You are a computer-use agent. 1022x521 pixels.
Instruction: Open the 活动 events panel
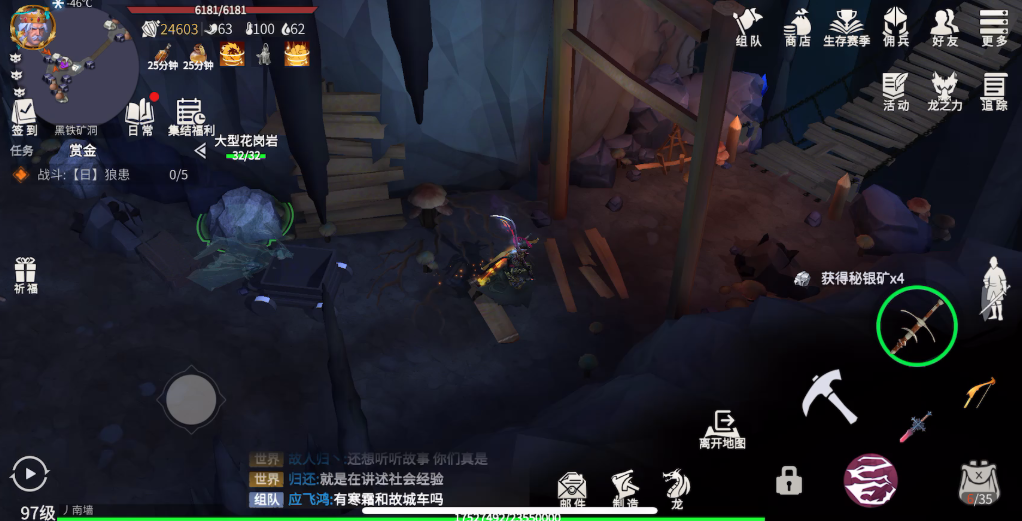[895, 91]
